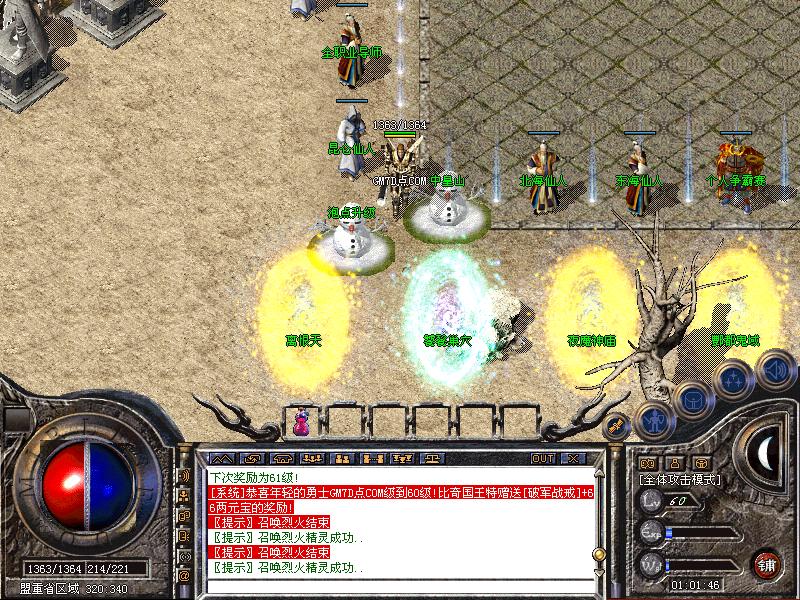Close the game with the X button
This screenshot has height=600, width=800.
tap(572, 458)
